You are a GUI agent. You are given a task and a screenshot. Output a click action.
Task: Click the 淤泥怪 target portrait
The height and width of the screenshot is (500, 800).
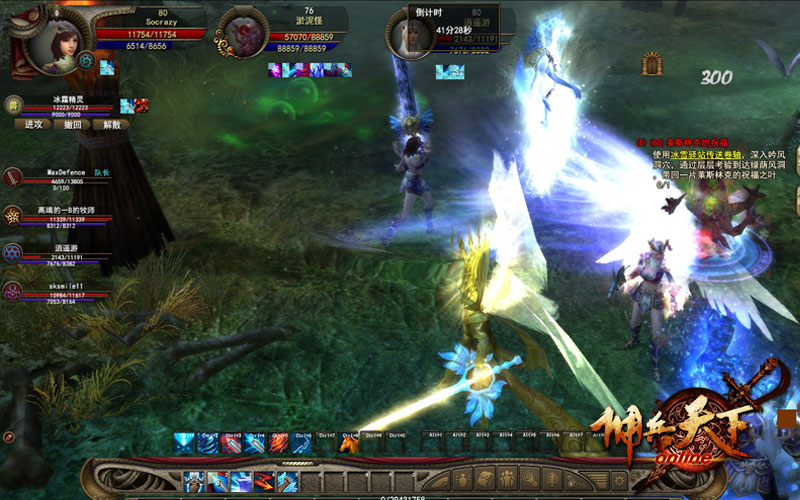click(242, 32)
